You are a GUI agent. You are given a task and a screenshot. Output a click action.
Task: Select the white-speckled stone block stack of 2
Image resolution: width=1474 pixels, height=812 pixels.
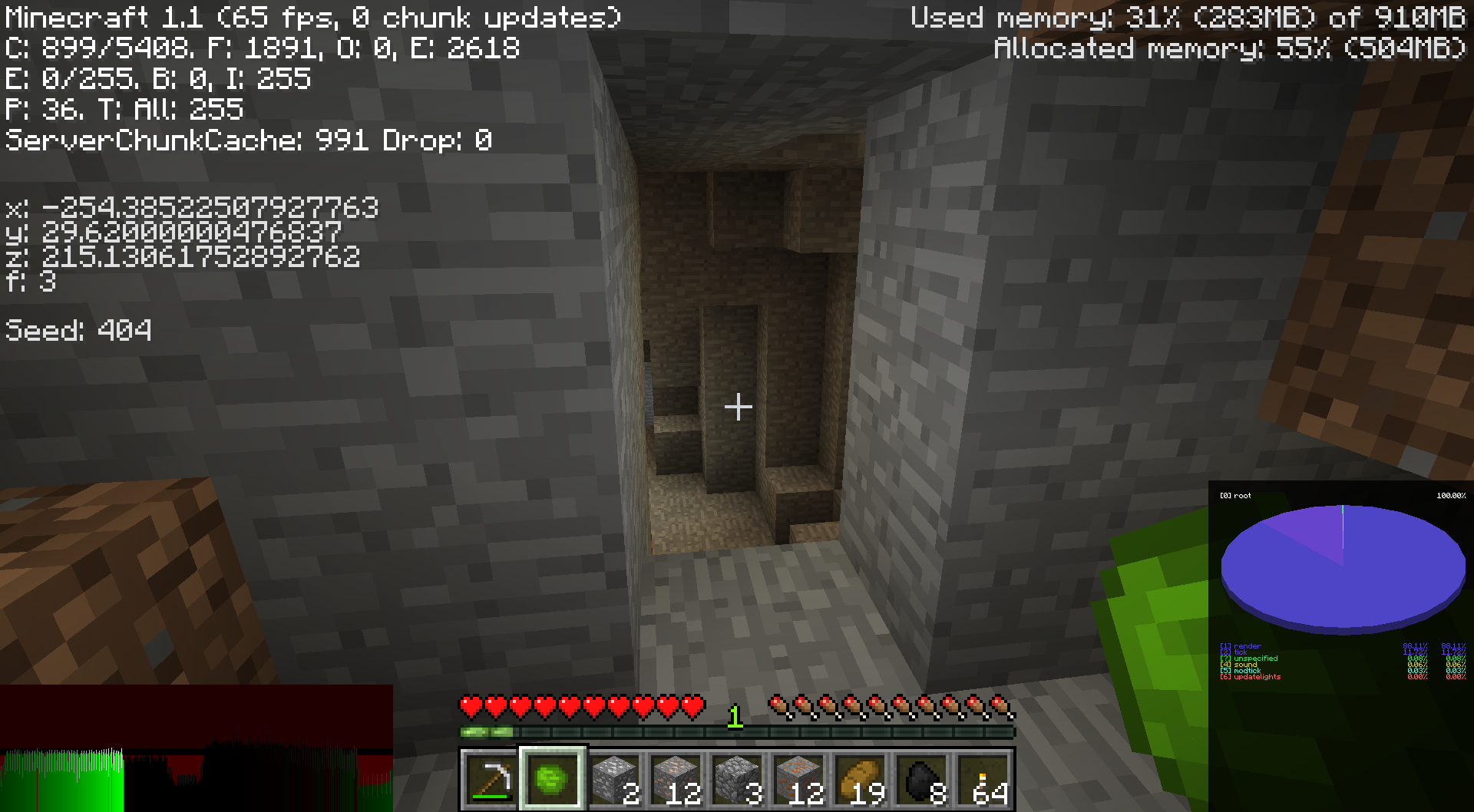coord(614,780)
